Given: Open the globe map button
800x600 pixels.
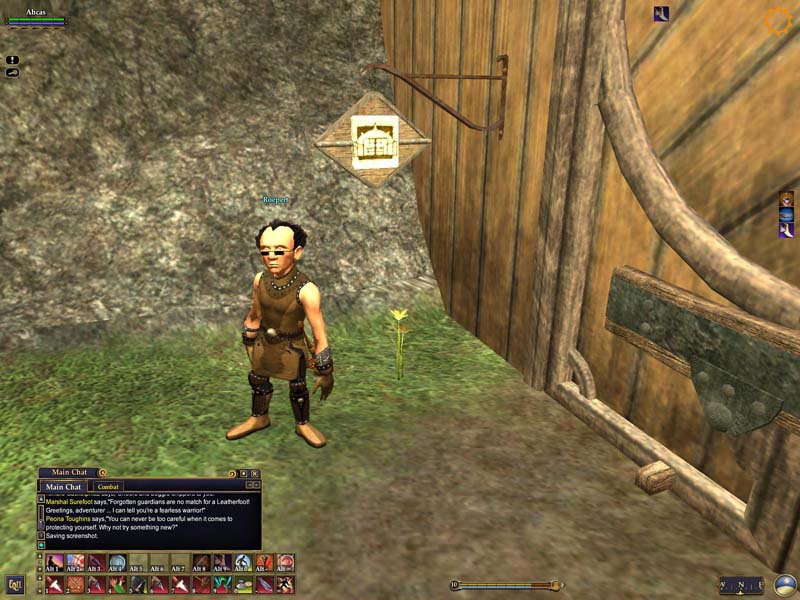Looking at the screenshot, I should click(x=785, y=585).
